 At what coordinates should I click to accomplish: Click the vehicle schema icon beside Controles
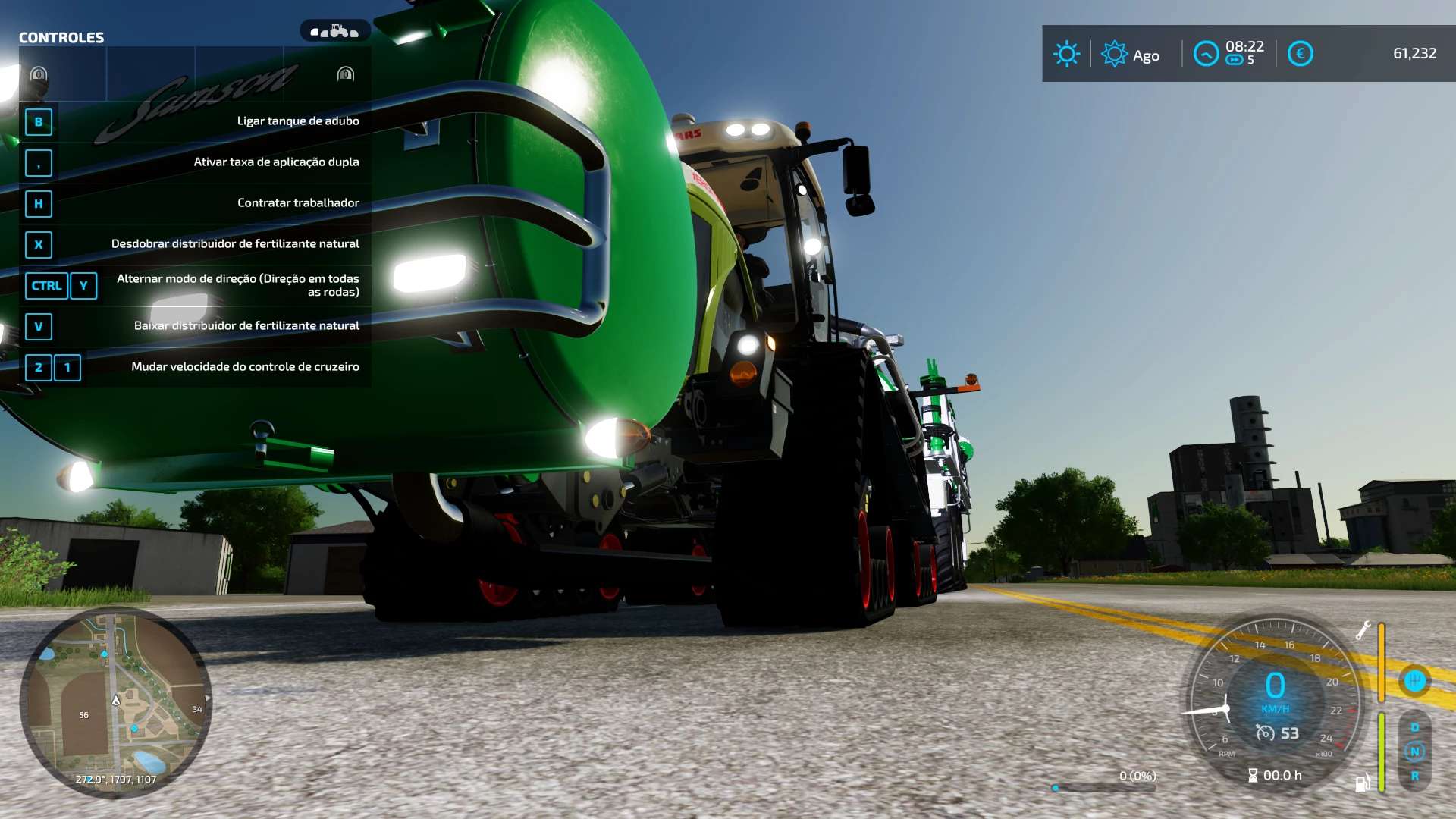pos(334,32)
